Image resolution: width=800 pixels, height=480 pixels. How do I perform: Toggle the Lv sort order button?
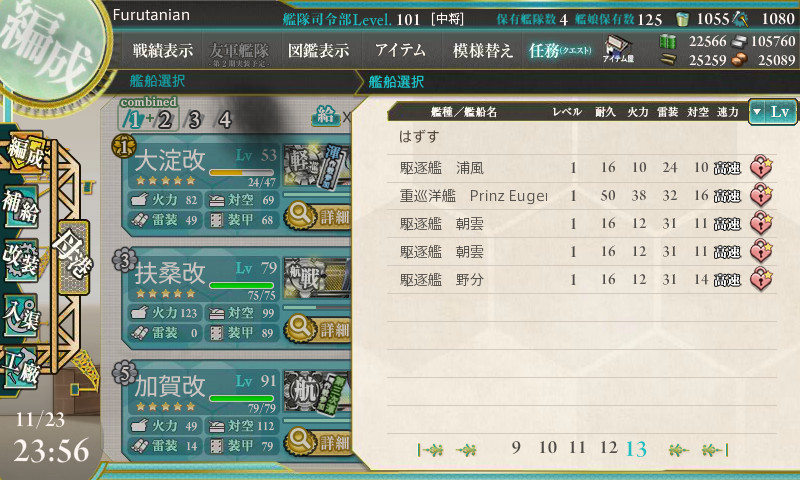[x=772, y=112]
